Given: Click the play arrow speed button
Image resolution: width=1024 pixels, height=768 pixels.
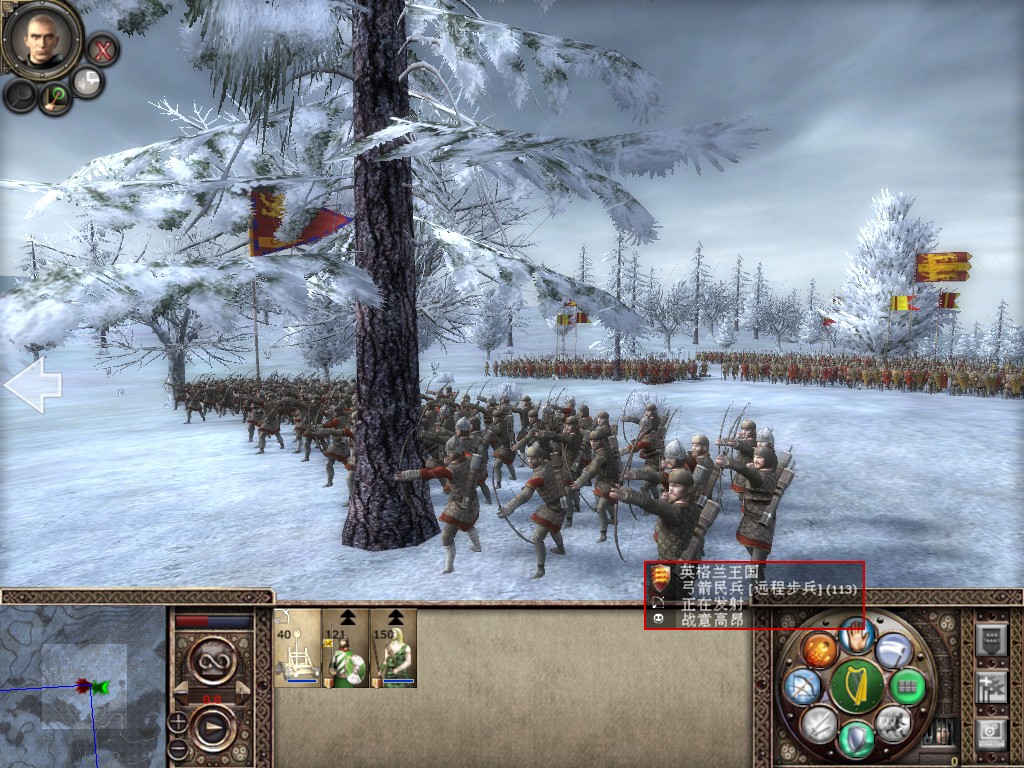Looking at the screenshot, I should coord(212,727).
